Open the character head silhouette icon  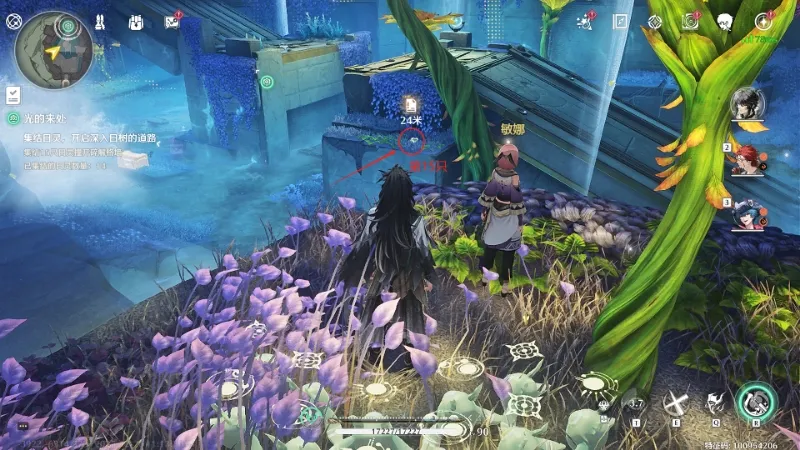click(726, 22)
